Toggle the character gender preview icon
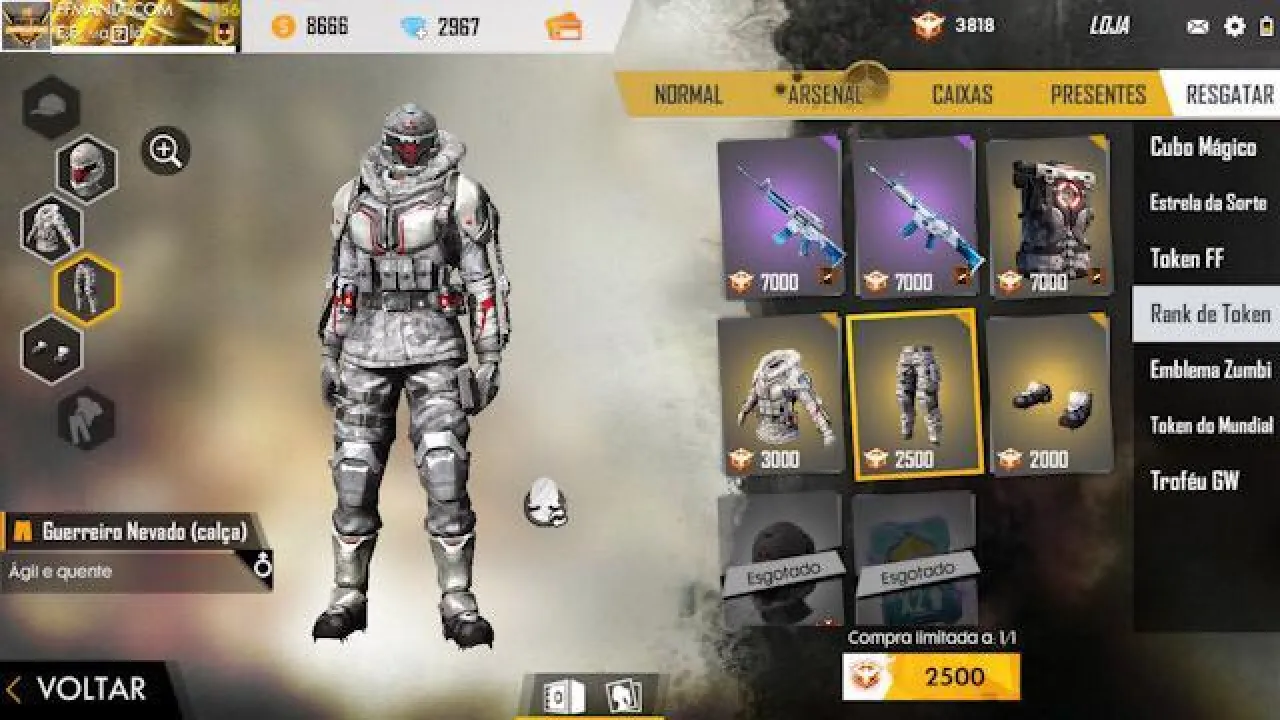The width and height of the screenshot is (1280, 720). tap(264, 566)
